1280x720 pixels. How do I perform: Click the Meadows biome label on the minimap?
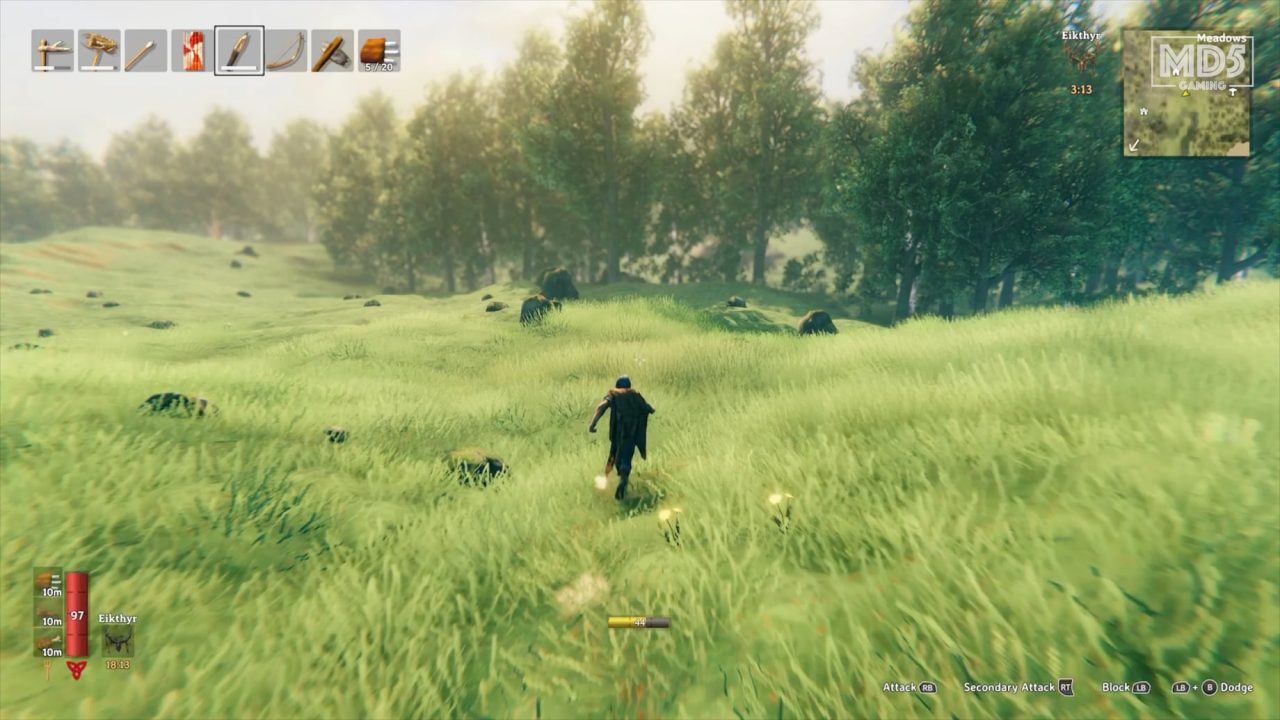[1222, 38]
